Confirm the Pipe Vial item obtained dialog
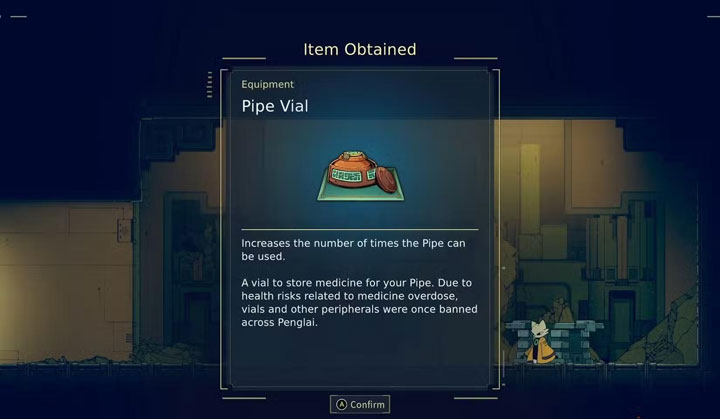This screenshot has width=720, height=419. click(360, 404)
